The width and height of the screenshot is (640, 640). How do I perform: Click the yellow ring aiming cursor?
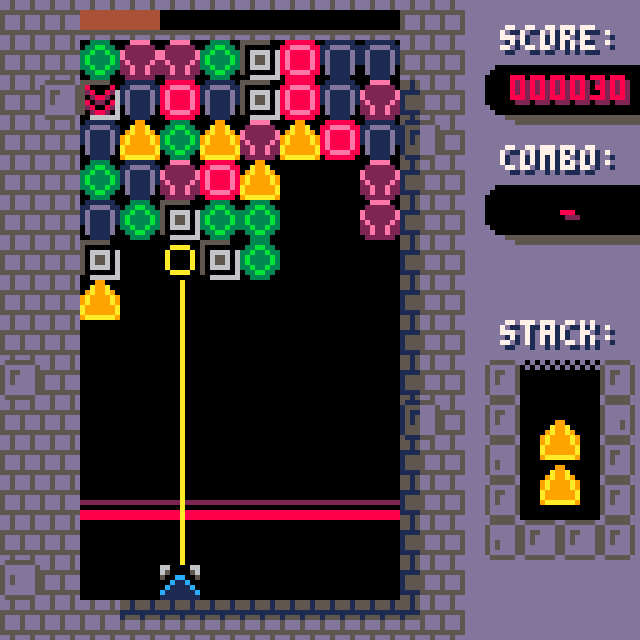[180, 260]
